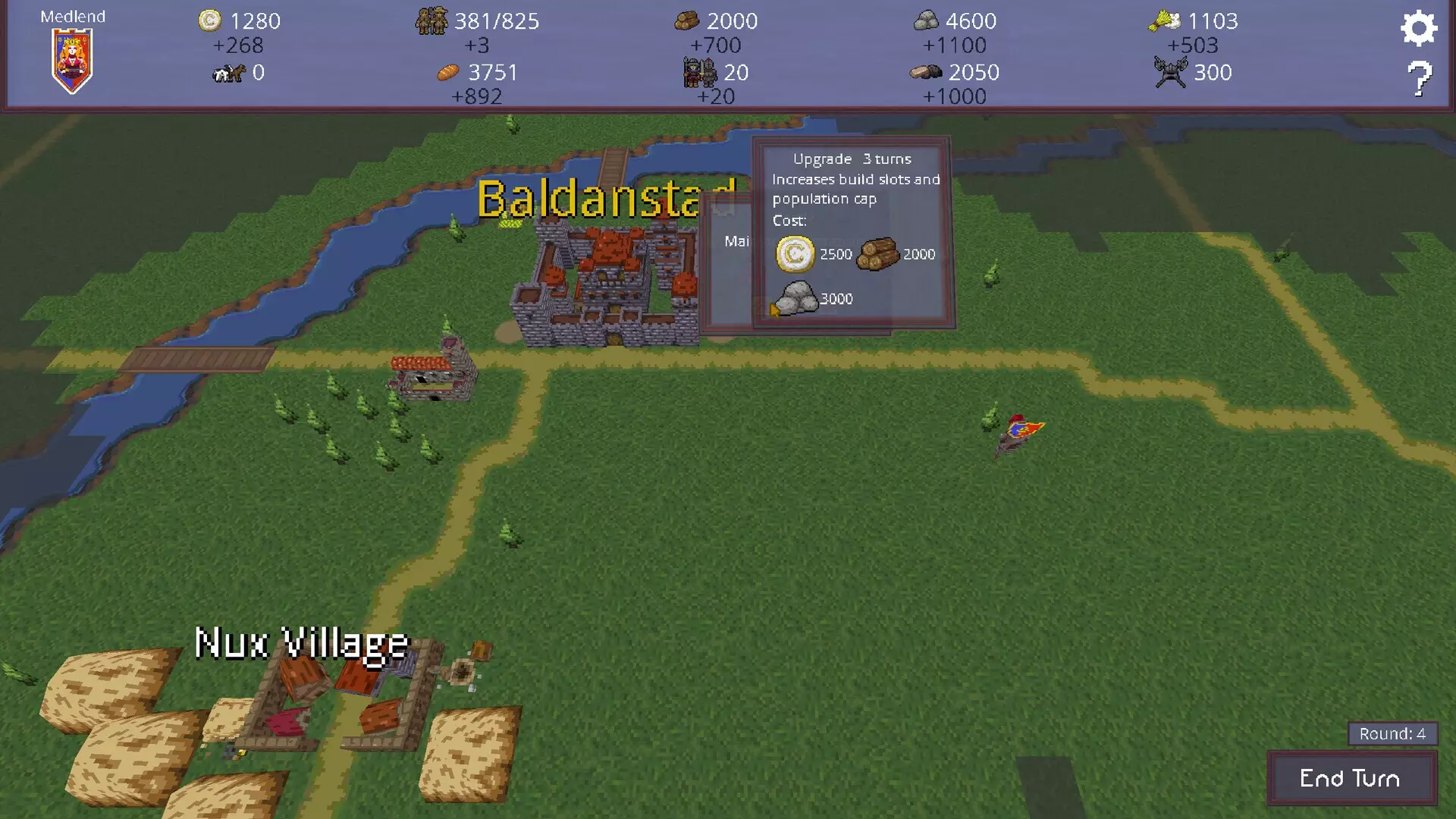Image resolution: width=1456 pixels, height=819 pixels.
Task: Select the army unit with the banner
Action: pos(1017,435)
